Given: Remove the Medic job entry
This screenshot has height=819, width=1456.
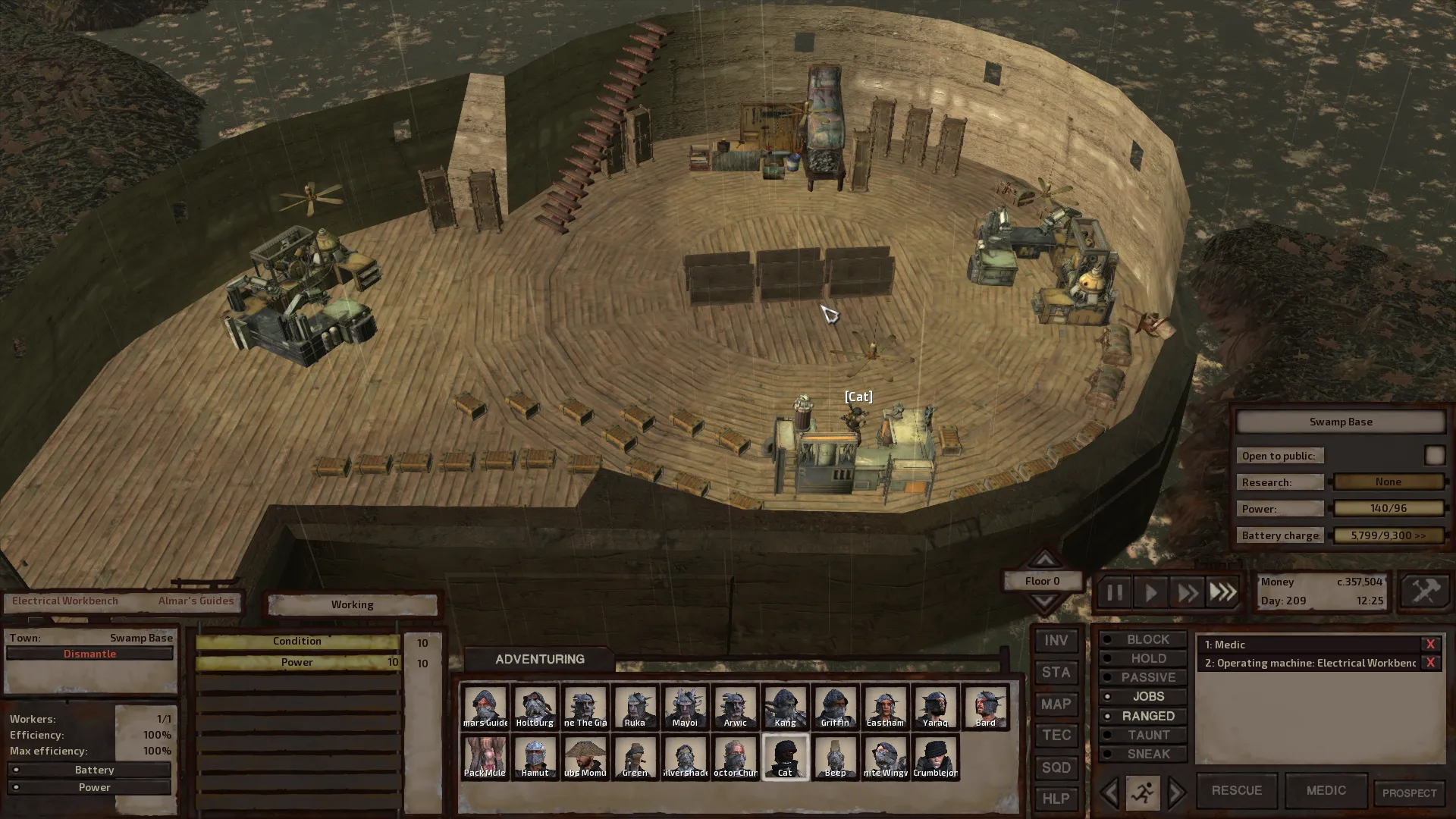Looking at the screenshot, I should (x=1430, y=645).
